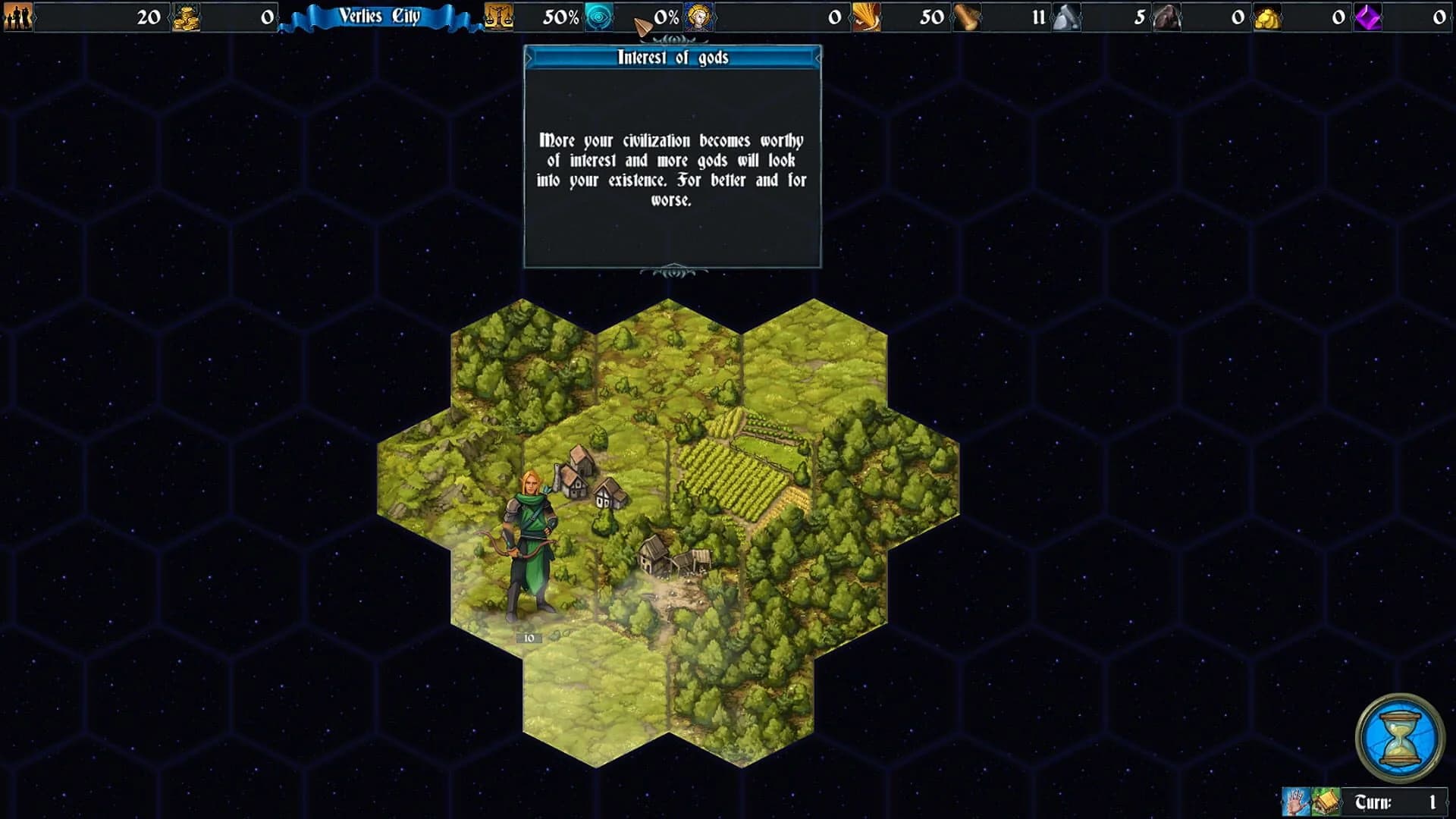Viewport: 1456px width, 819px height.
Task: Click the Verlies City name banner
Action: [x=379, y=15]
